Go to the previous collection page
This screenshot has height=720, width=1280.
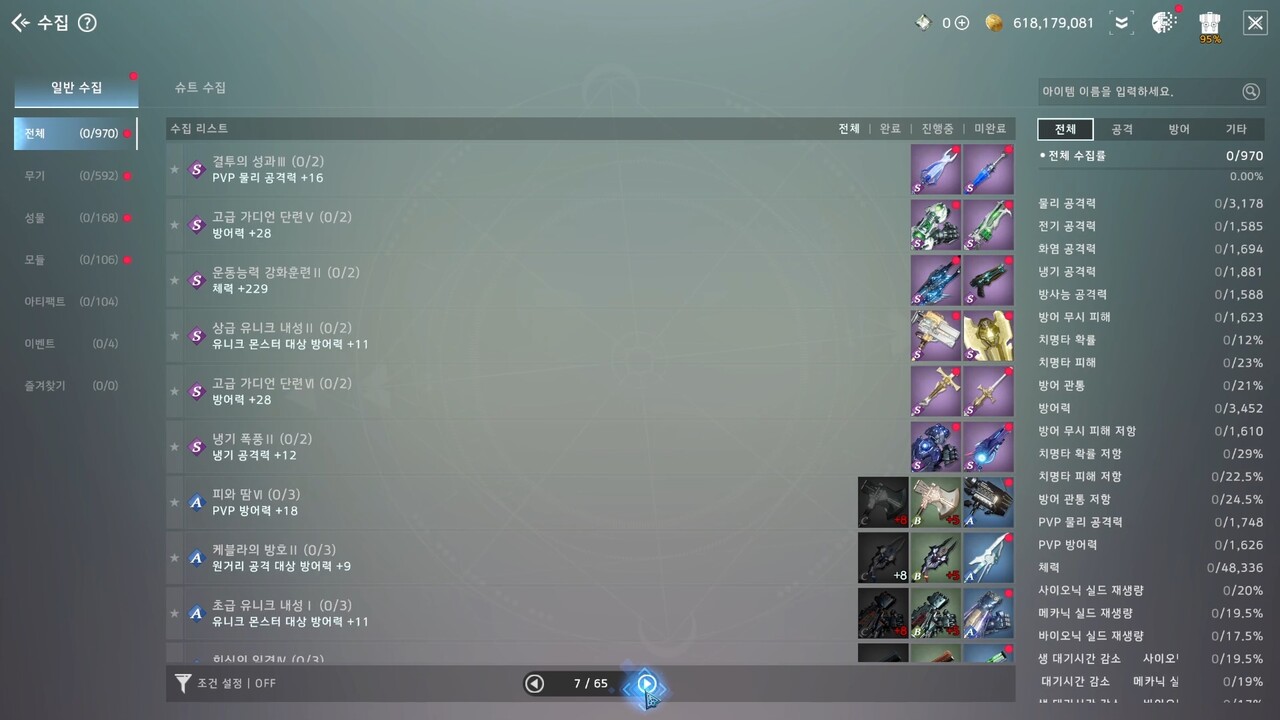coord(535,684)
